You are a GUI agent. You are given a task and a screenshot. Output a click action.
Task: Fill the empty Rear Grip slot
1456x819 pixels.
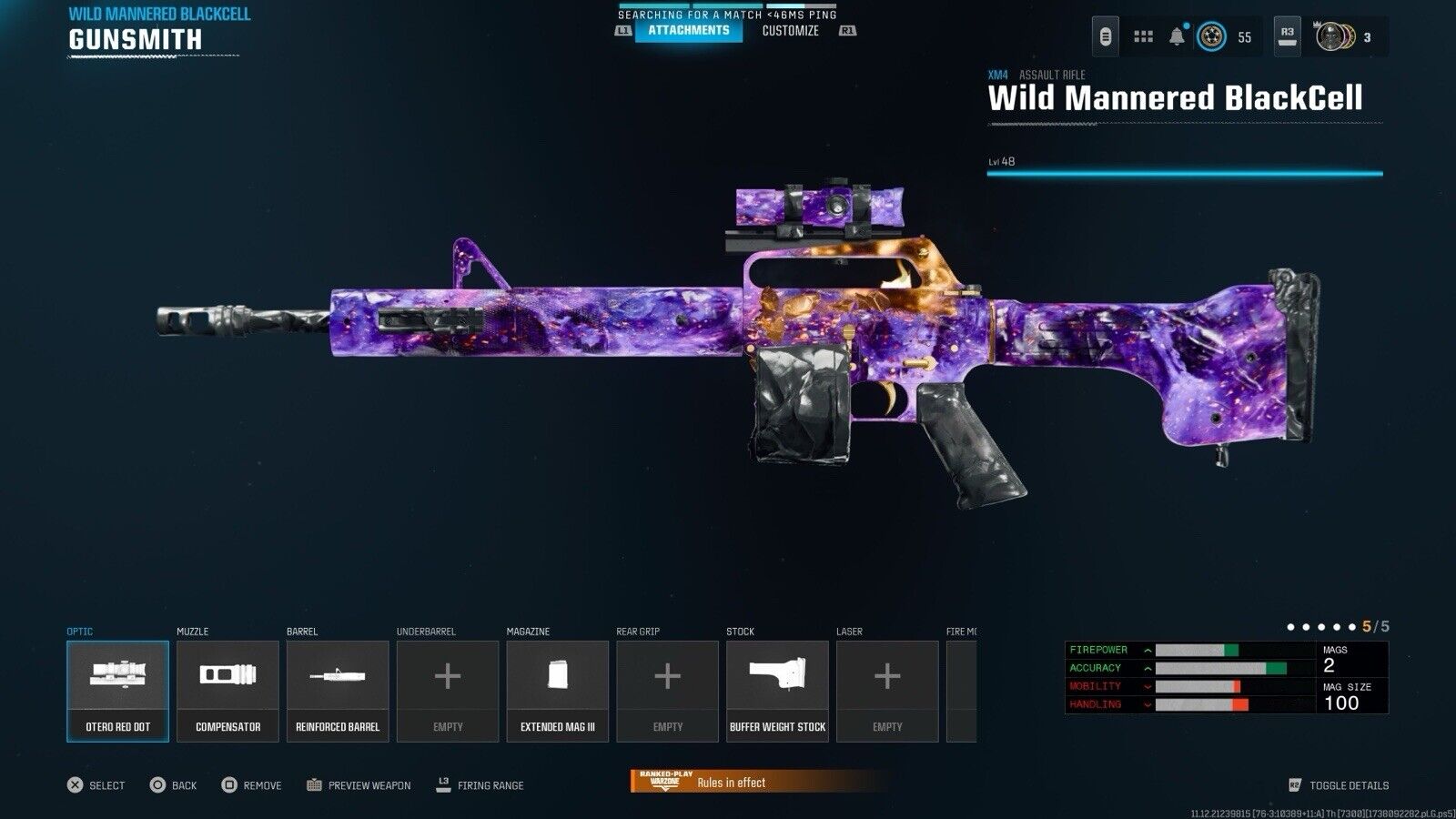pos(668,691)
